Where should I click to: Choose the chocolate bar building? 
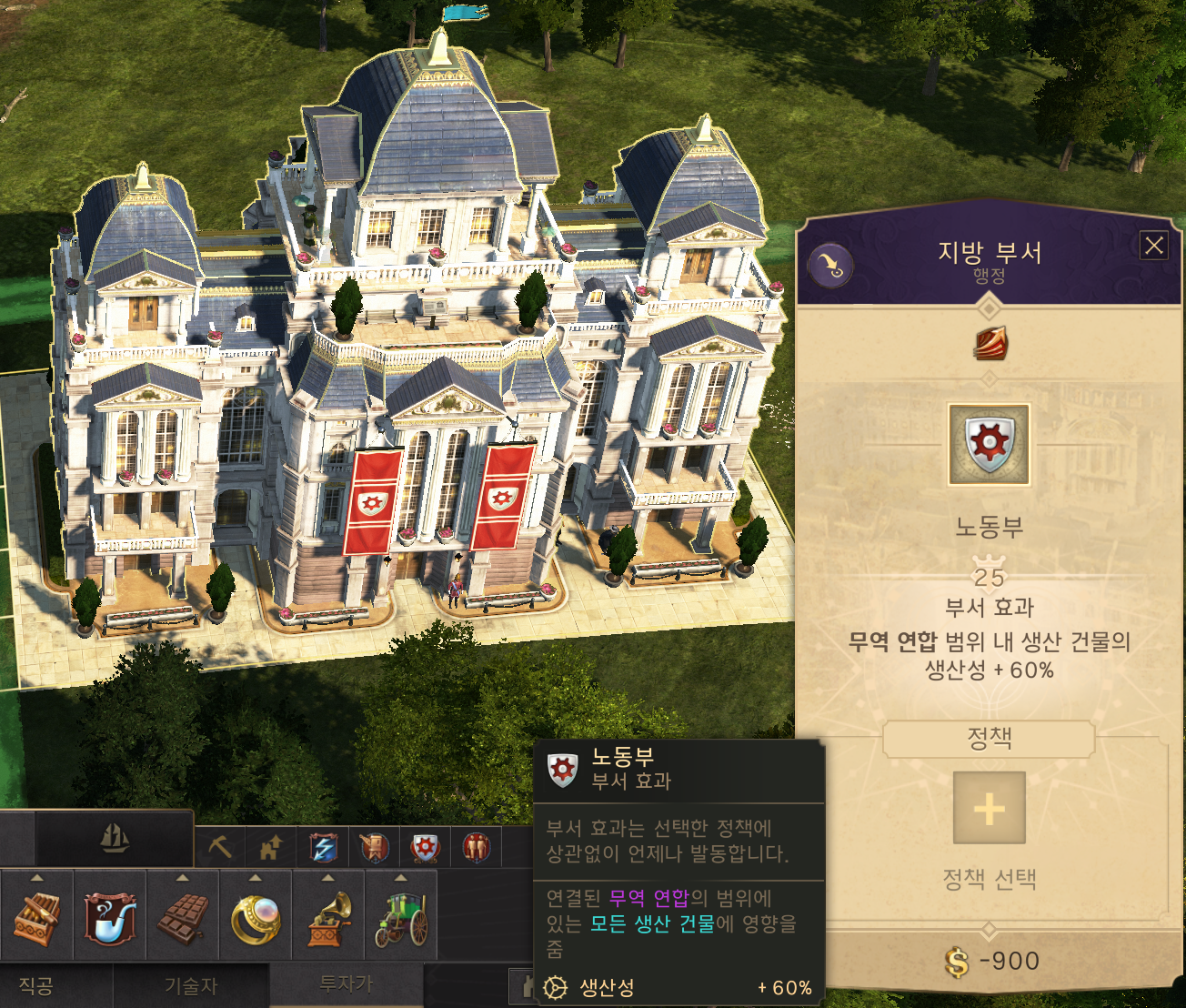(183, 917)
